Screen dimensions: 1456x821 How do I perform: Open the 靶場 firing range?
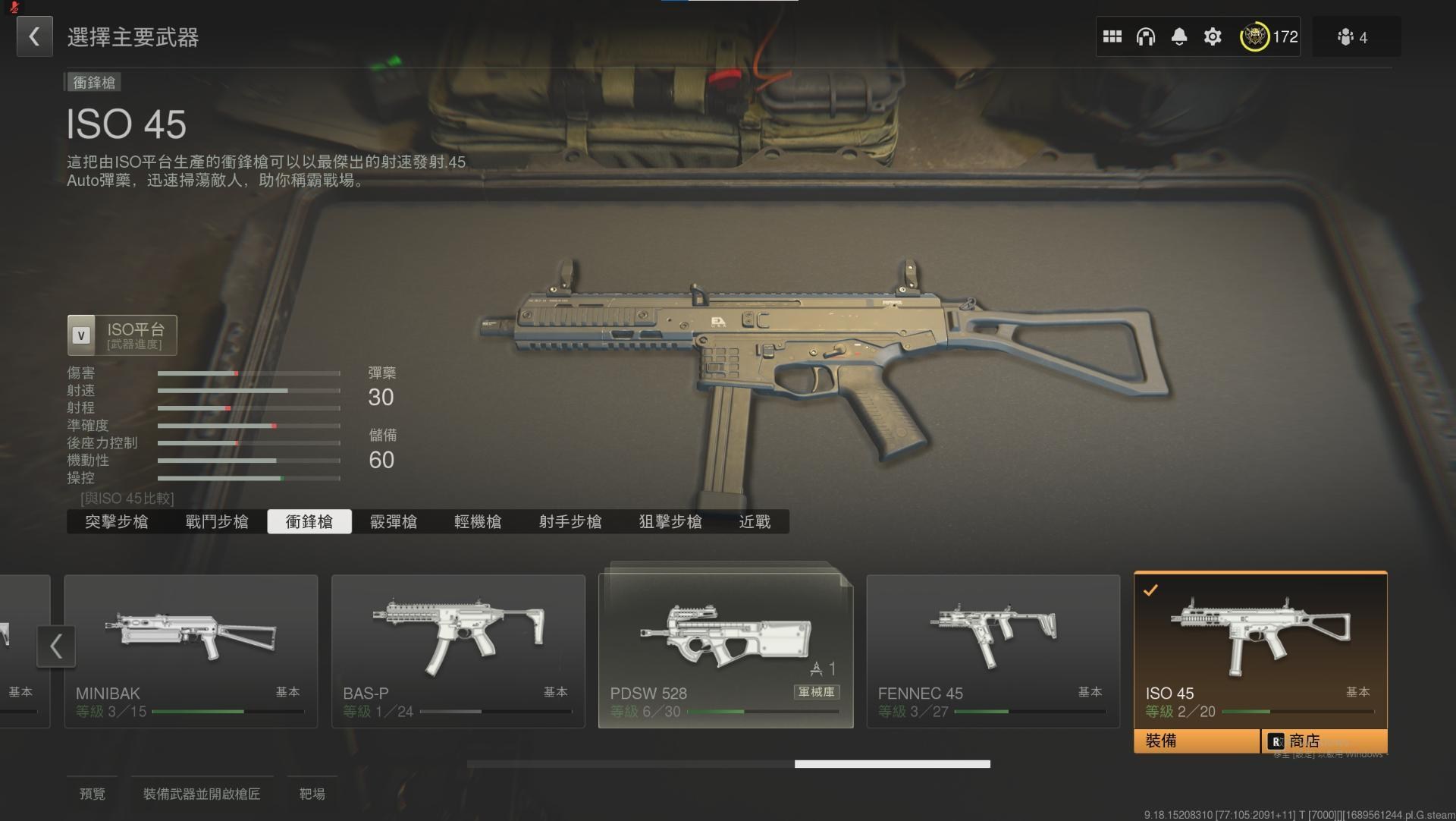click(312, 794)
